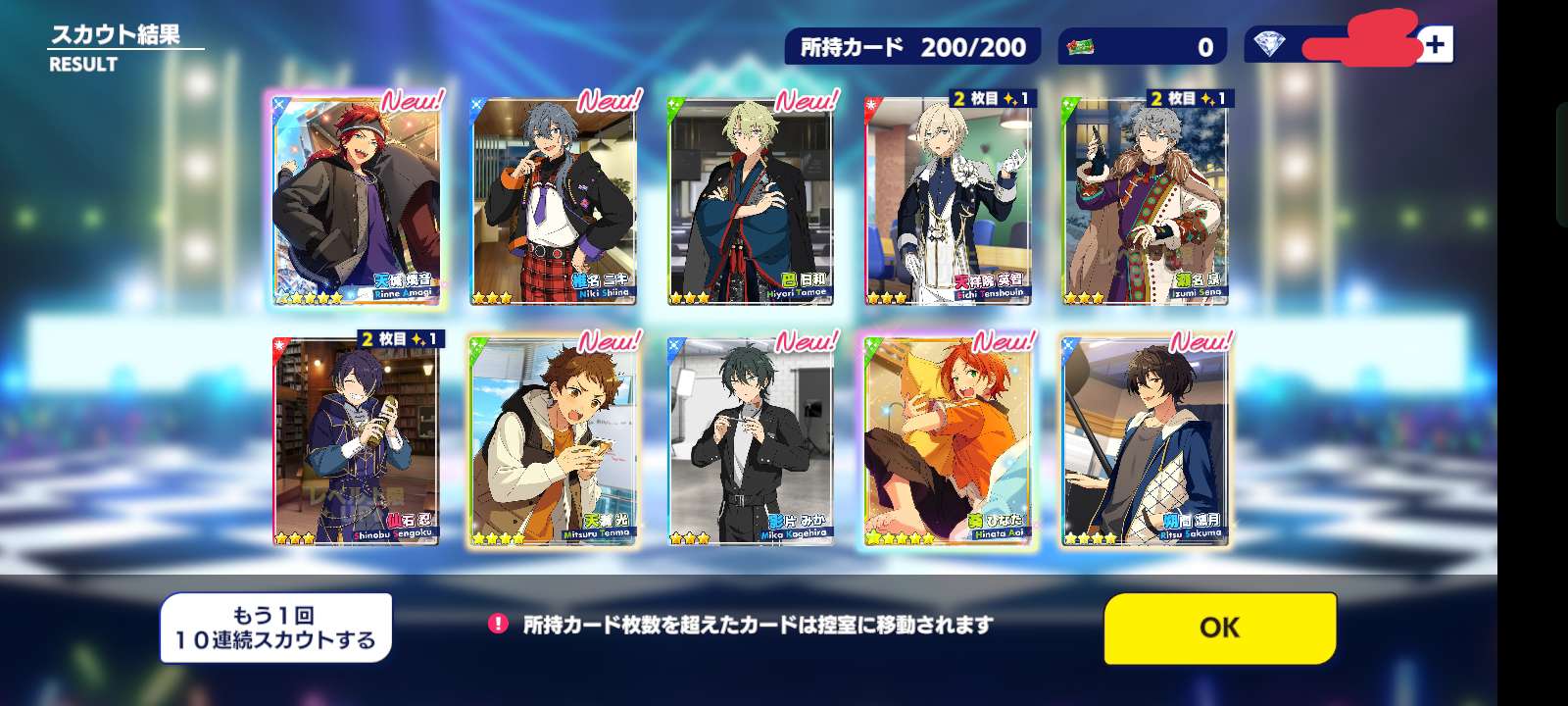The height and width of the screenshot is (706, 1568).
Task: Add diamonds using the plus button
Action: (x=1436, y=45)
